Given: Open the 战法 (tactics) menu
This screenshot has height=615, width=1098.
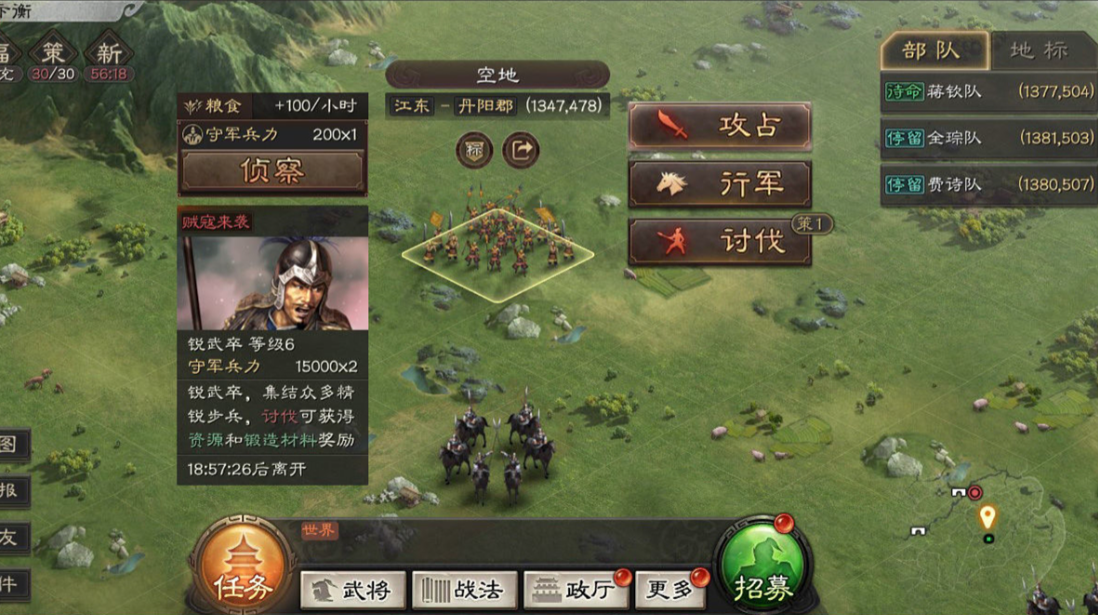Looking at the screenshot, I should coord(465,590).
